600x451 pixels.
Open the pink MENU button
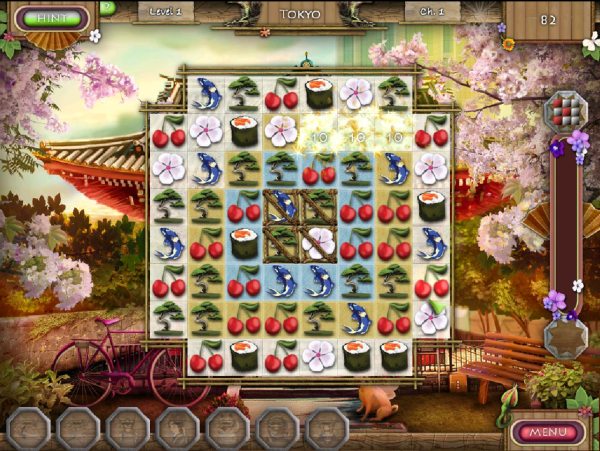coord(547,432)
